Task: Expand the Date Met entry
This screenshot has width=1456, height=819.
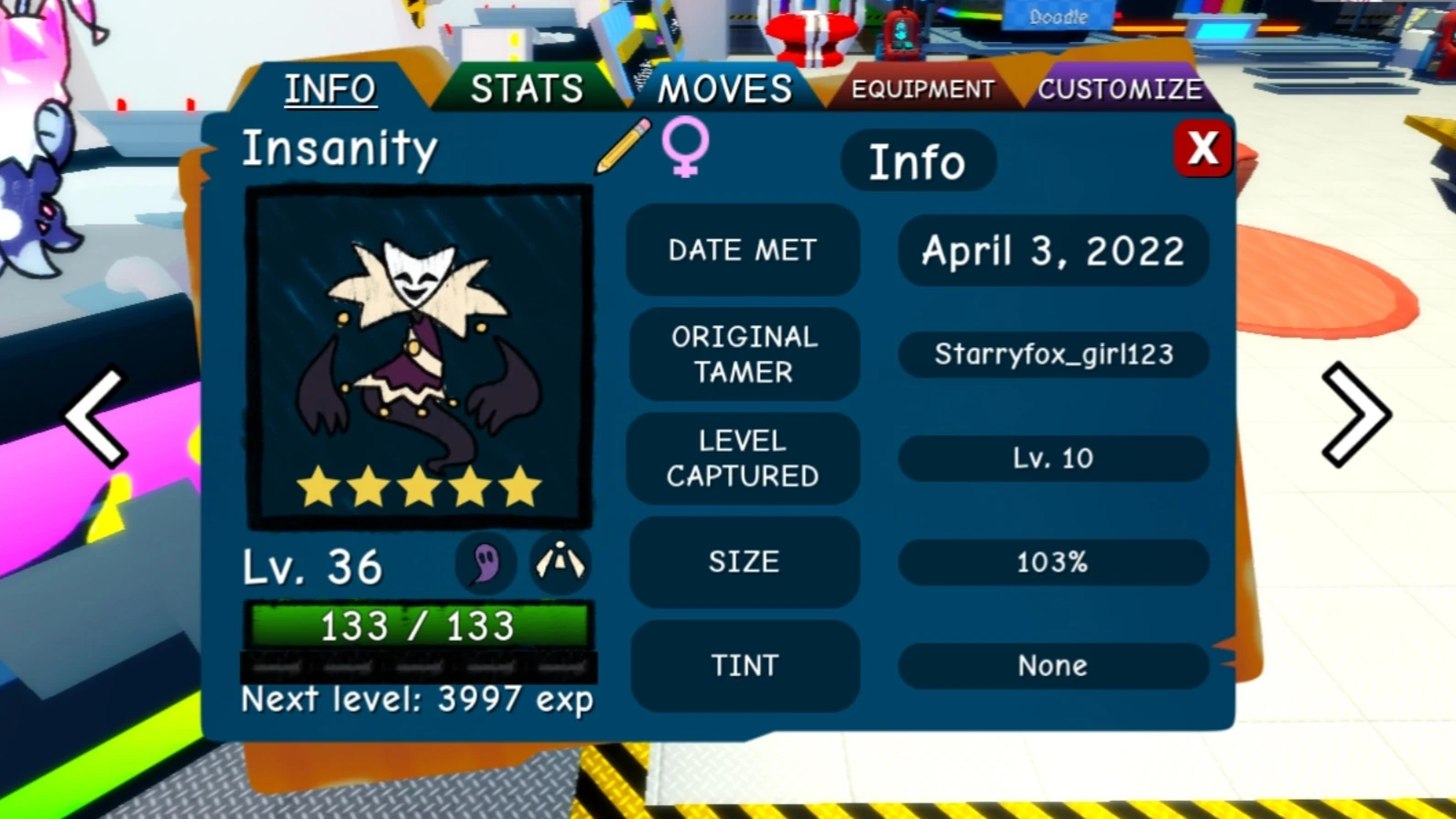Action: (x=743, y=250)
